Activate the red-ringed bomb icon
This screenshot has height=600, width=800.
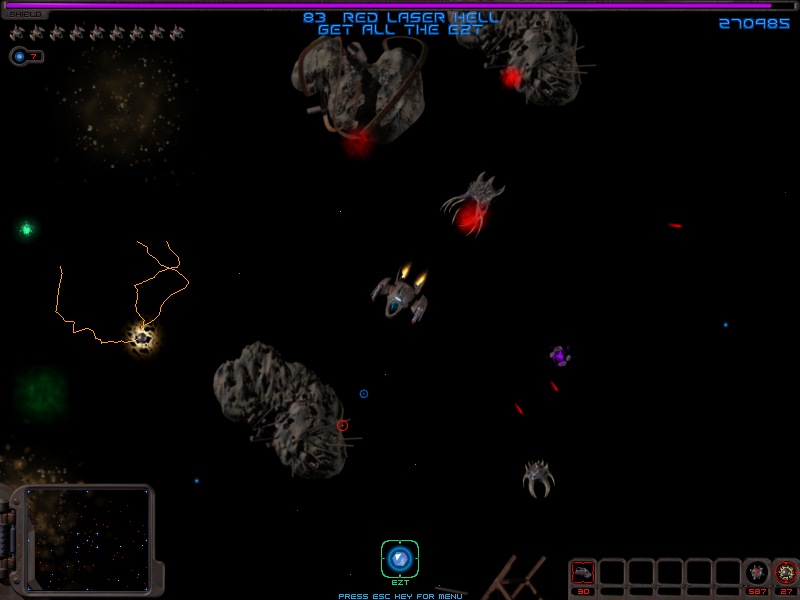tap(786, 572)
